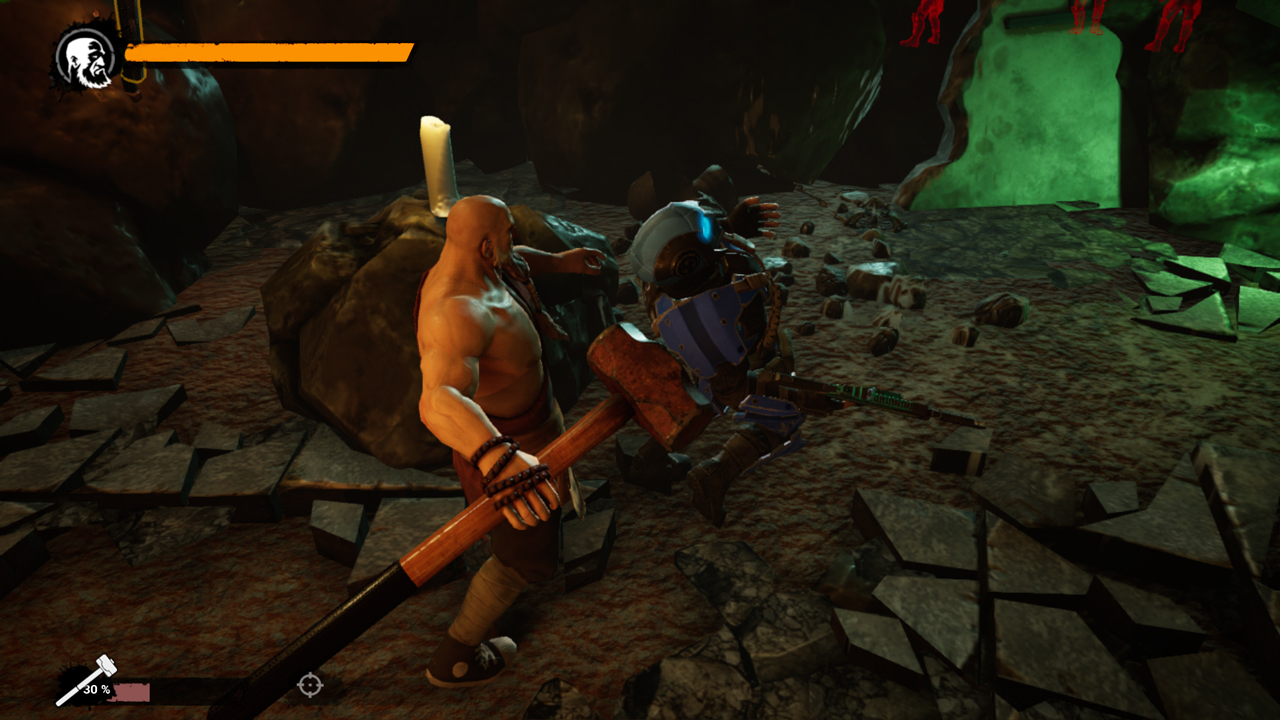Viewport: 1280px width, 720px height.
Task: Click the crosshair reticle at bottom center
Action: point(311,685)
